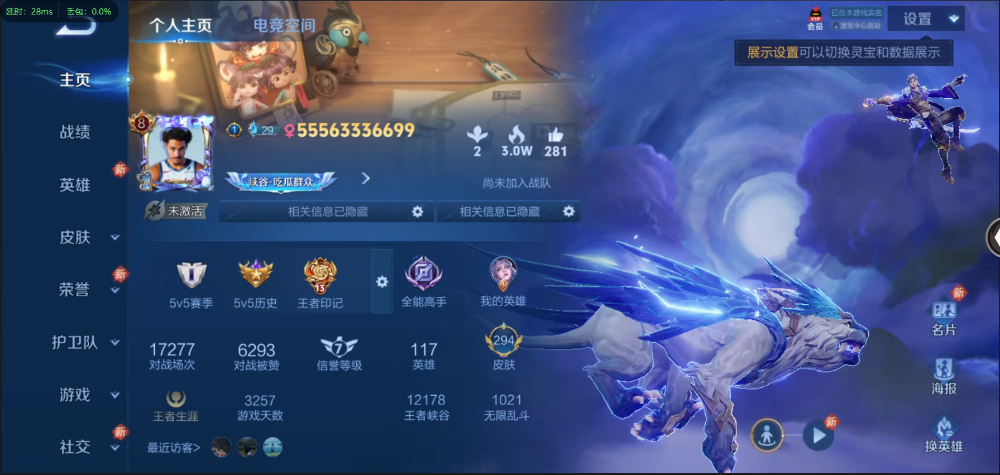This screenshot has width=1000, height=475.
Task: Open the 全能高手 badge
Action: point(423,281)
